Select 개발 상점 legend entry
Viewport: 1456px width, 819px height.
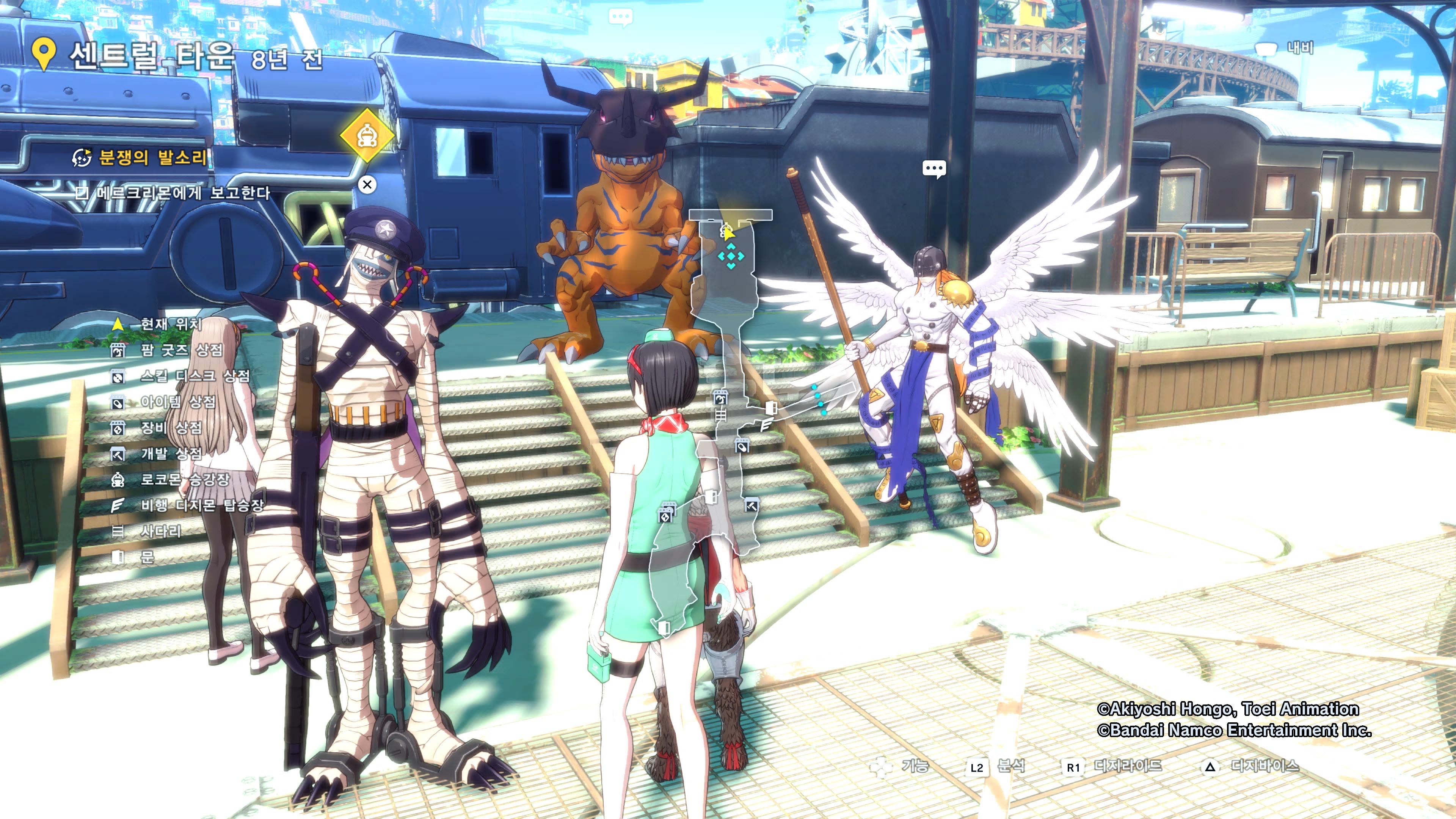point(171,453)
